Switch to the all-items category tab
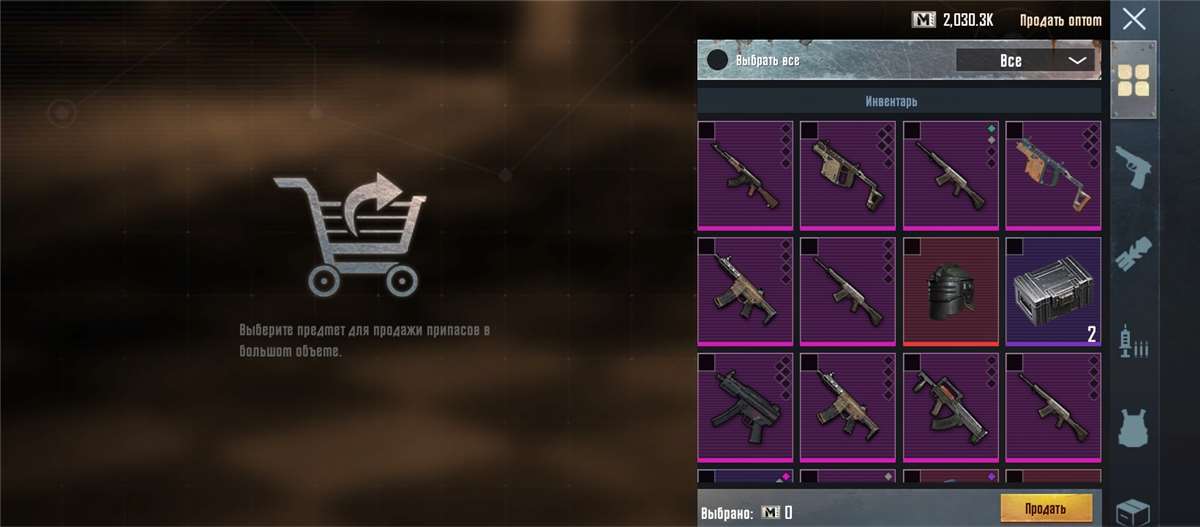The height and width of the screenshot is (527, 1200). 1133,81
